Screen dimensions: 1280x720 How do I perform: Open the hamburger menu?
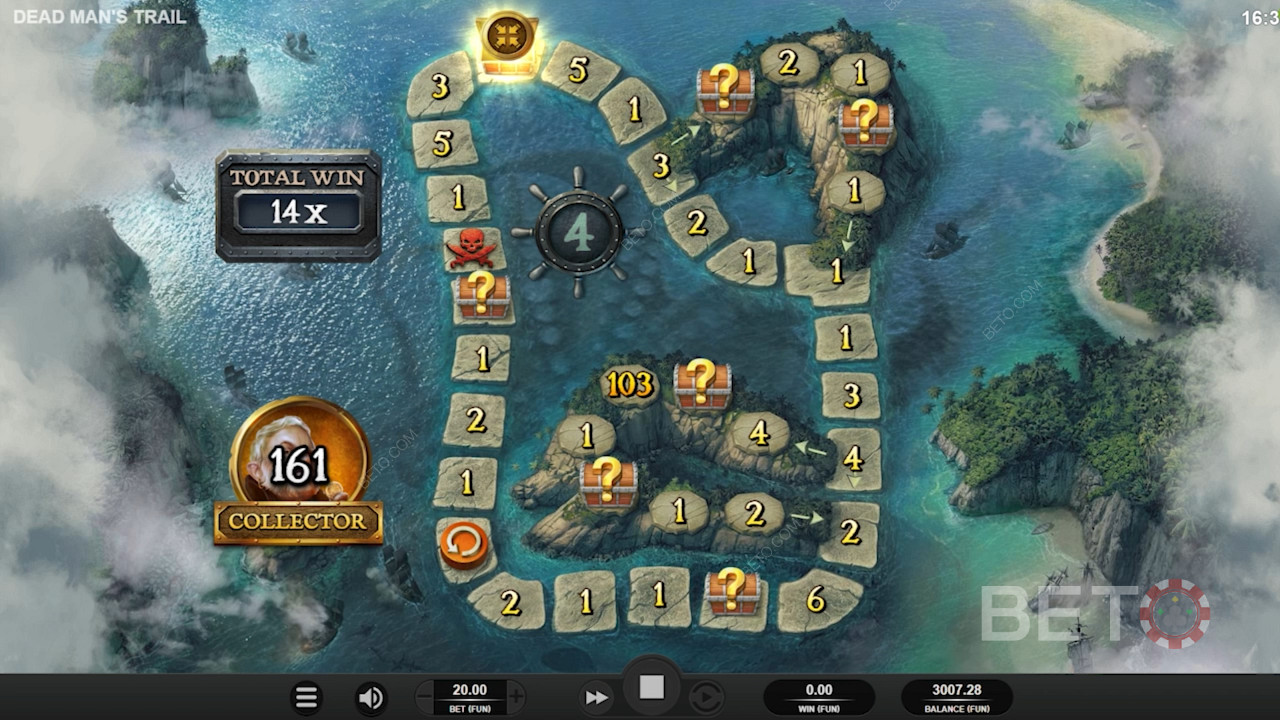pos(306,697)
